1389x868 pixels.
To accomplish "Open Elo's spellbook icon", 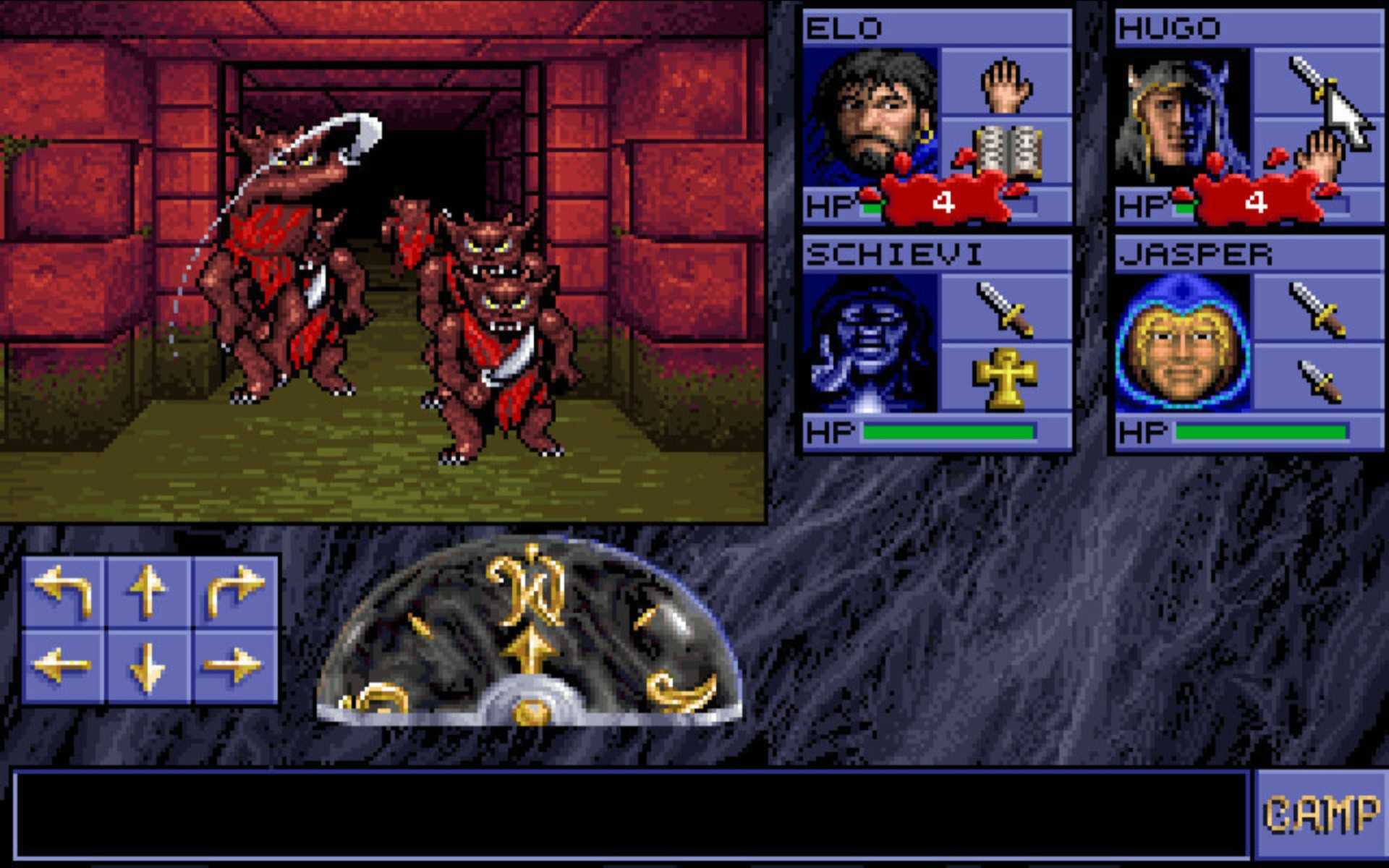I will (1008, 152).
